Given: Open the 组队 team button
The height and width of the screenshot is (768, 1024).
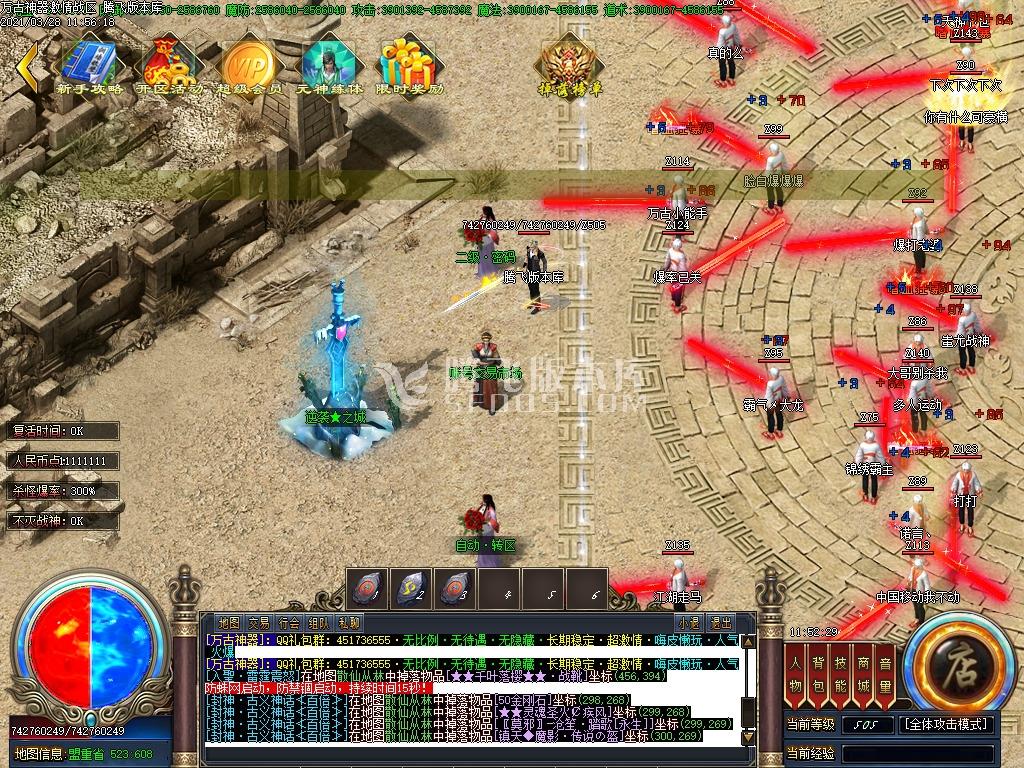Looking at the screenshot, I should coord(319,622).
